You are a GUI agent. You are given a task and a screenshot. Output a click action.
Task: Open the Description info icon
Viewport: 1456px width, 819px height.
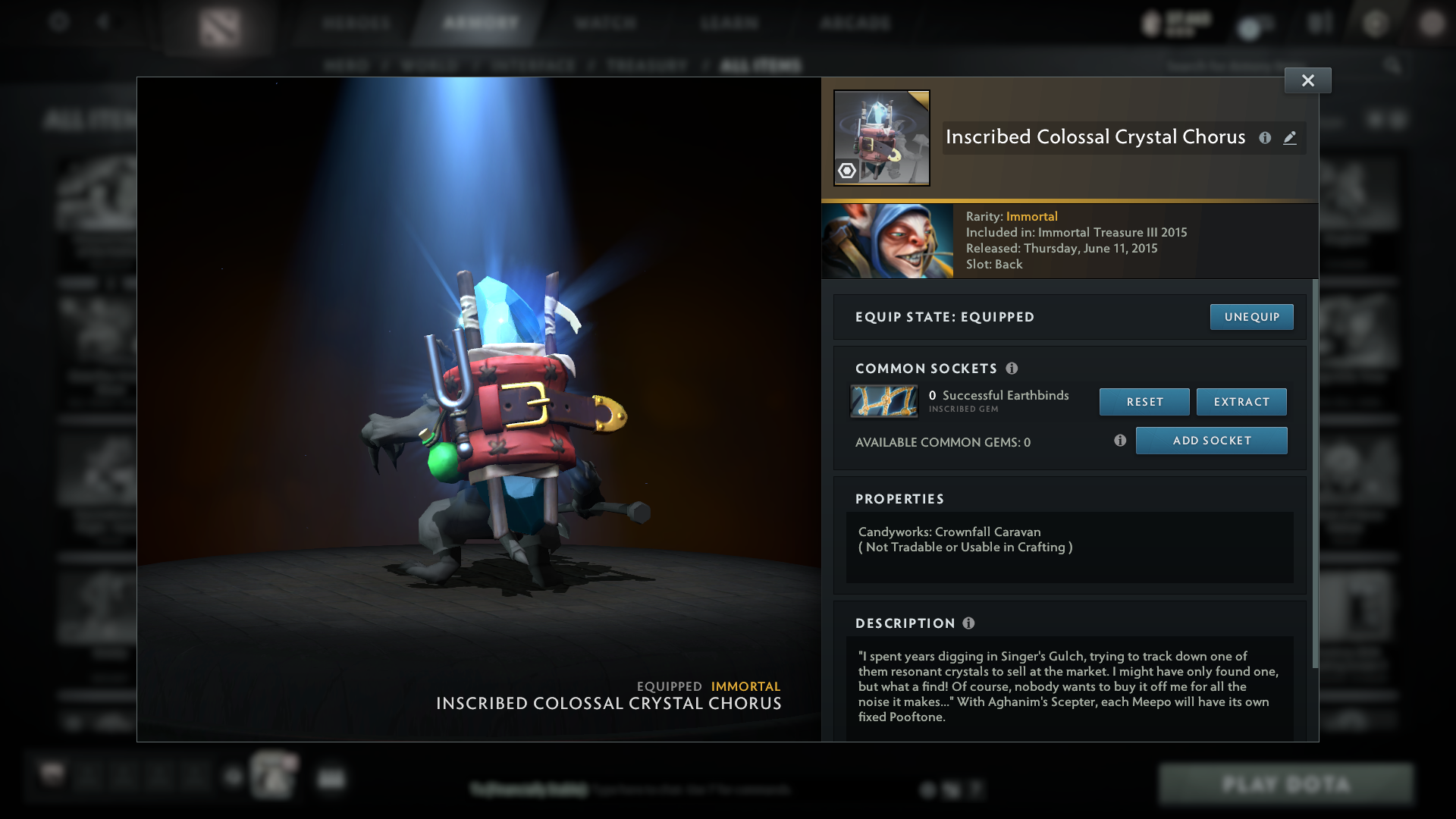(969, 623)
